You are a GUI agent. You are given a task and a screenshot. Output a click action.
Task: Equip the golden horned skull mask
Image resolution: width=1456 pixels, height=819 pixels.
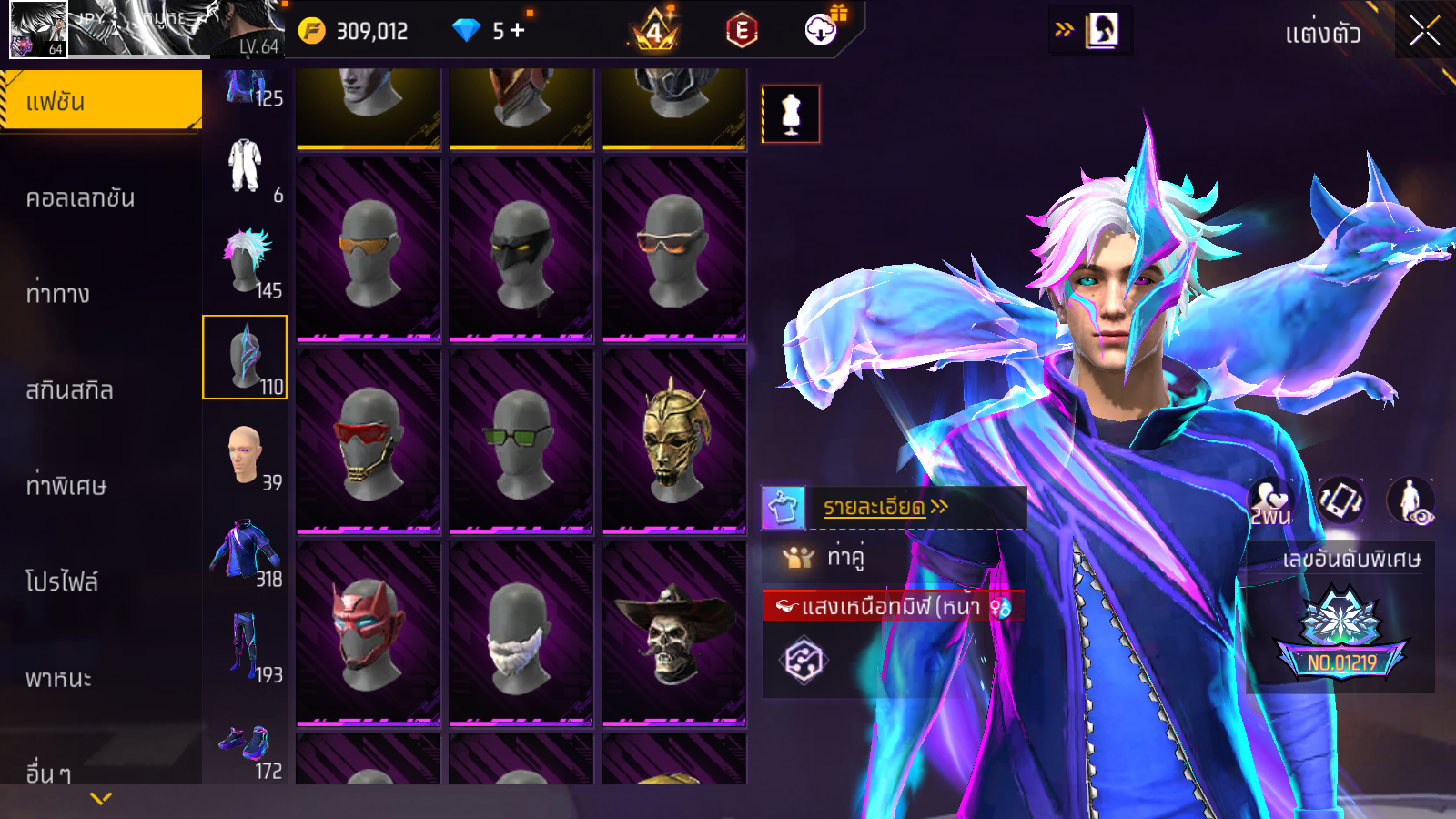[674, 442]
